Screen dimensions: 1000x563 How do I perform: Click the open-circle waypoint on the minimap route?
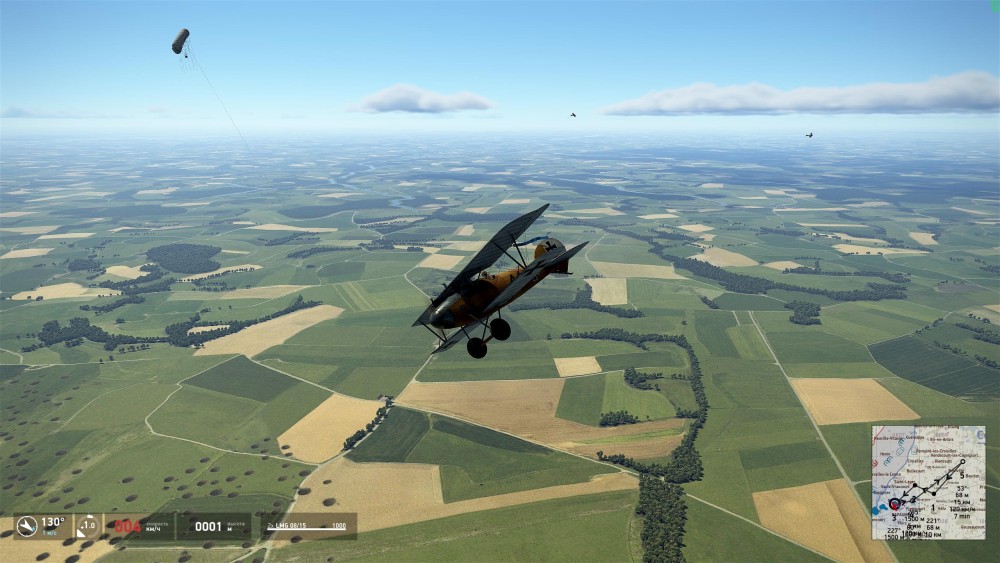click(x=962, y=461)
